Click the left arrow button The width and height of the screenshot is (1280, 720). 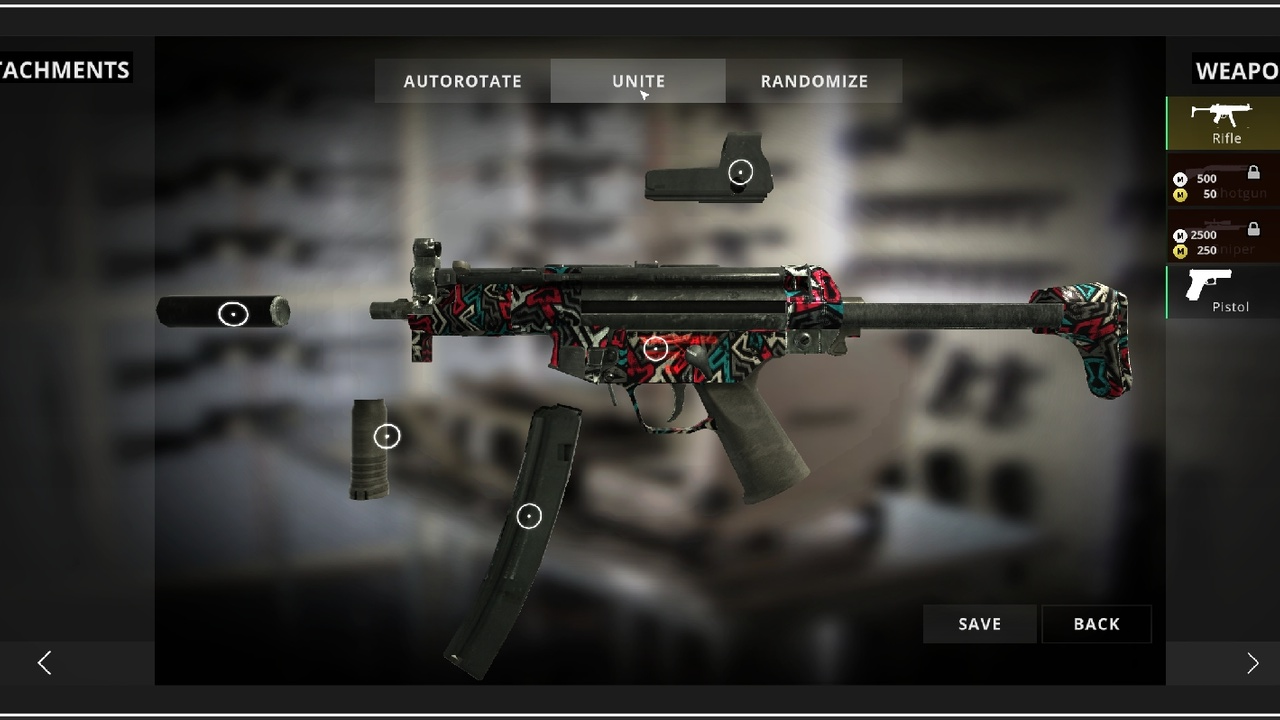44,663
